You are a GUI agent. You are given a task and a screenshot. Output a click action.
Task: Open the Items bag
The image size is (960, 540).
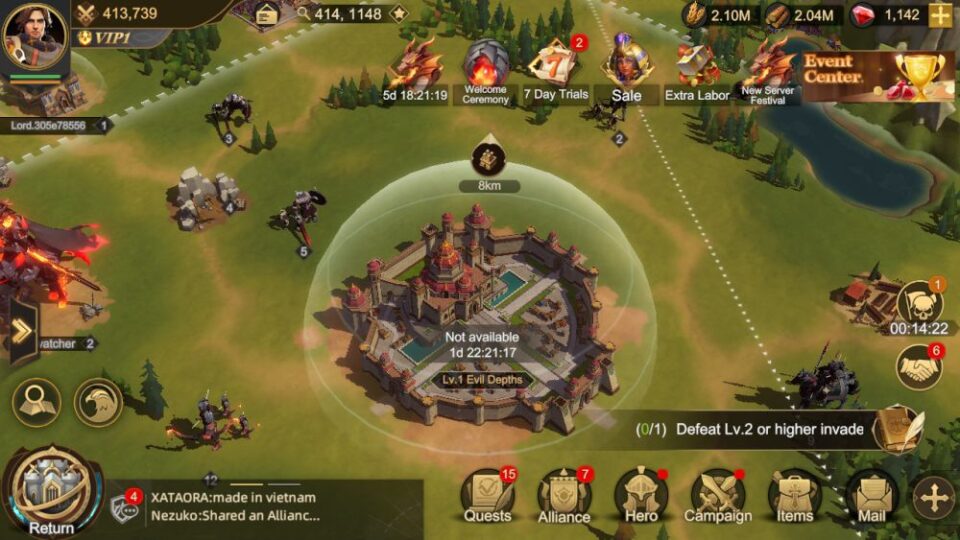[795, 495]
